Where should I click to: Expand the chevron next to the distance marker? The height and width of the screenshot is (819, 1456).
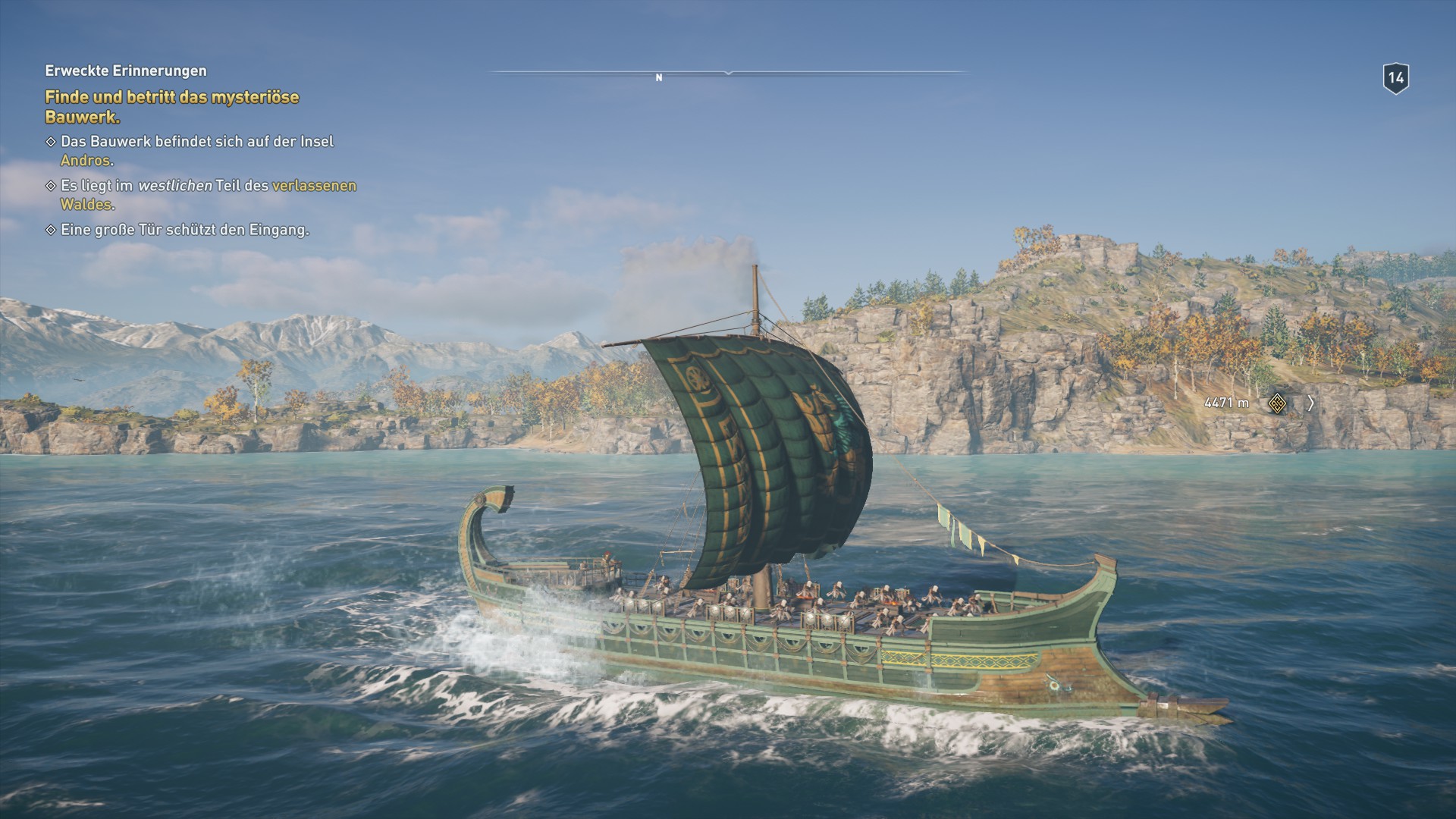1312,404
